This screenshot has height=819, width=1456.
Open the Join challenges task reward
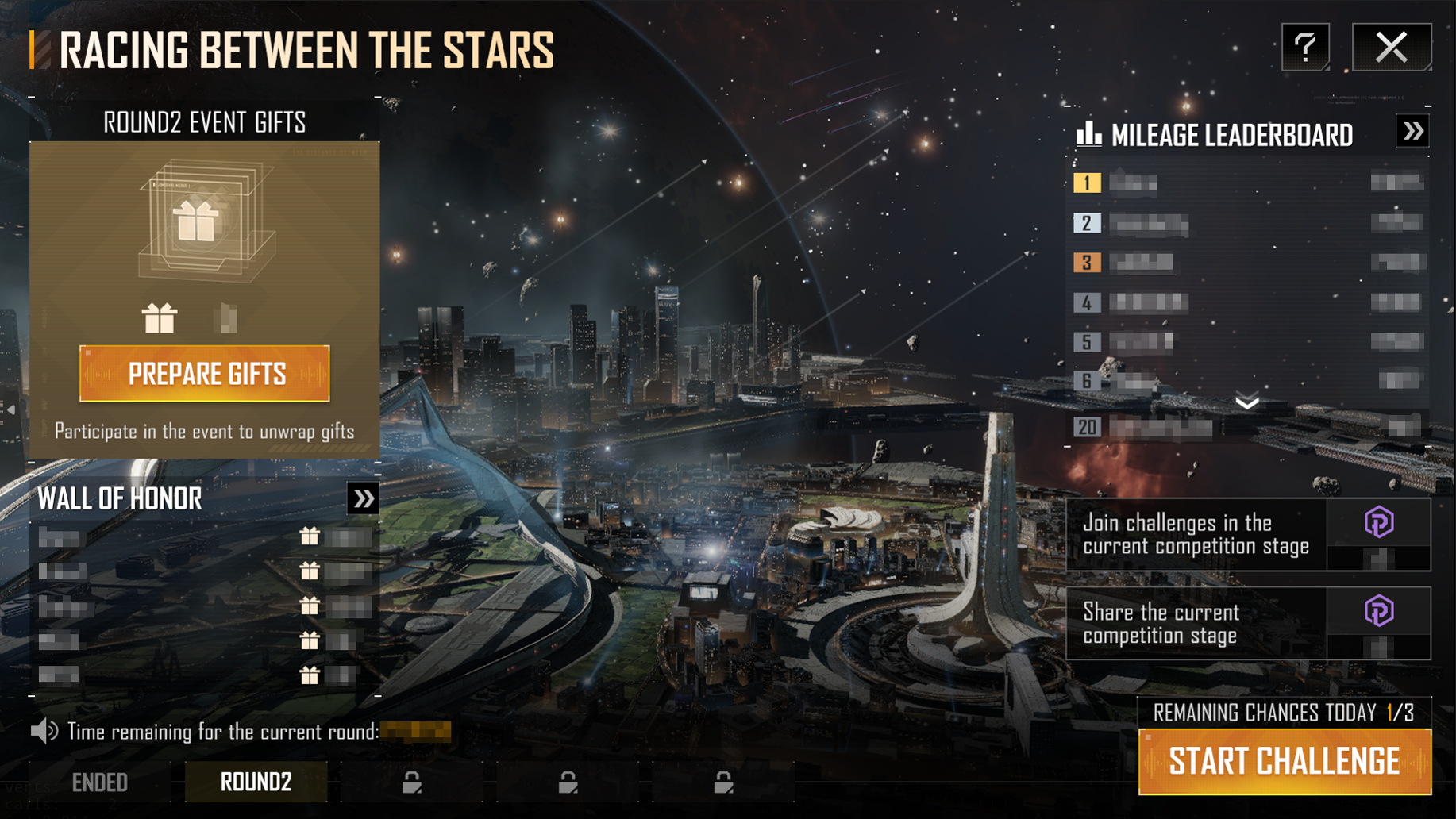(1378, 534)
